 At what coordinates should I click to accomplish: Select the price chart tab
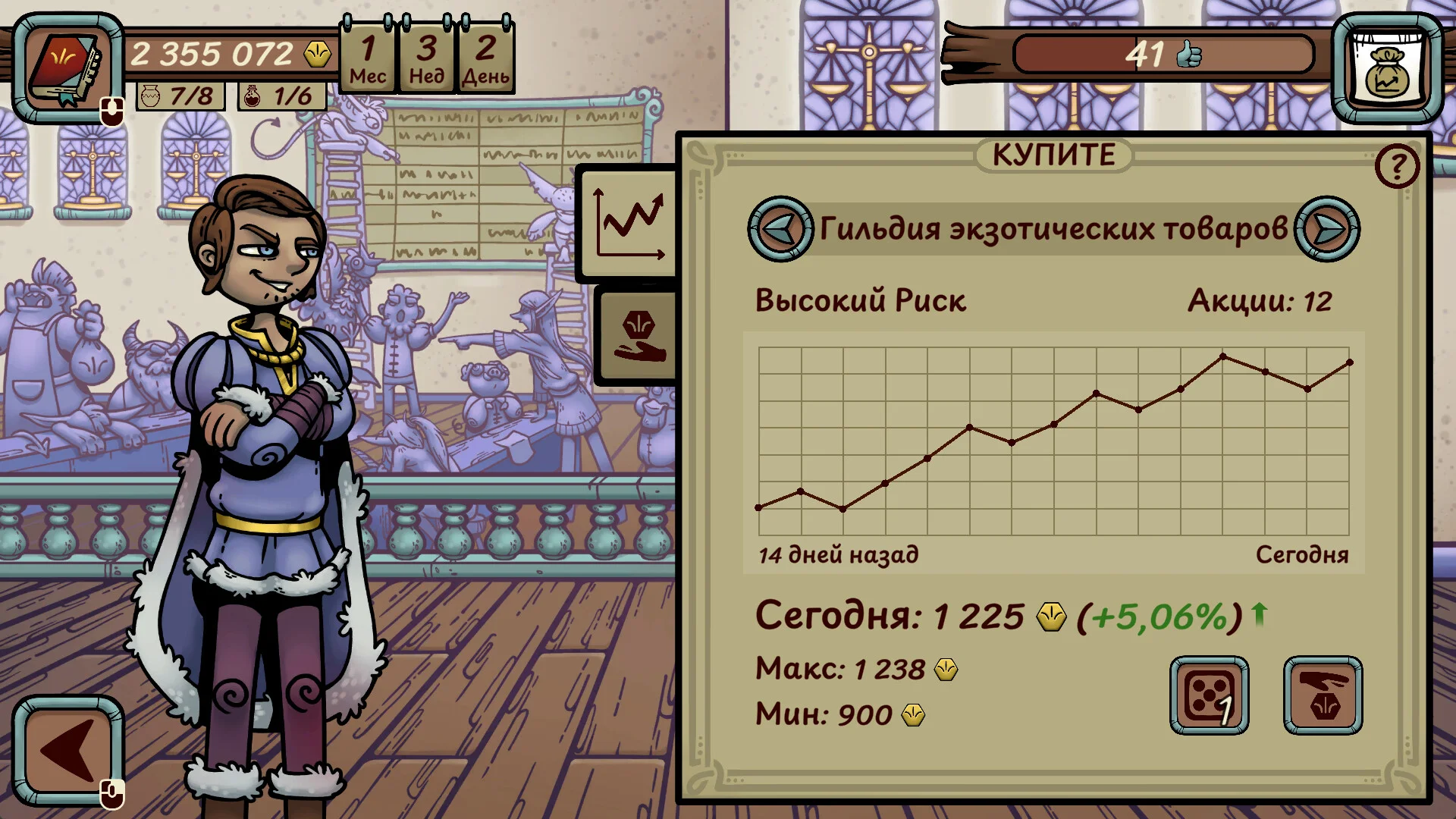(629, 224)
